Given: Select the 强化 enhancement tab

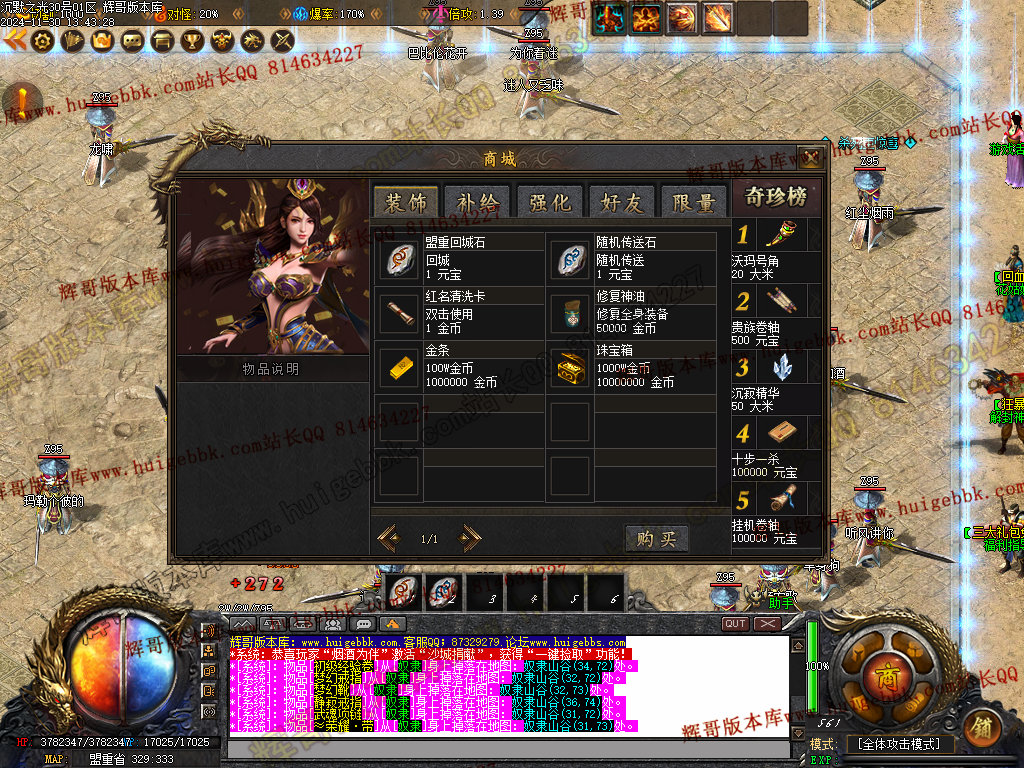Looking at the screenshot, I should coord(549,201).
